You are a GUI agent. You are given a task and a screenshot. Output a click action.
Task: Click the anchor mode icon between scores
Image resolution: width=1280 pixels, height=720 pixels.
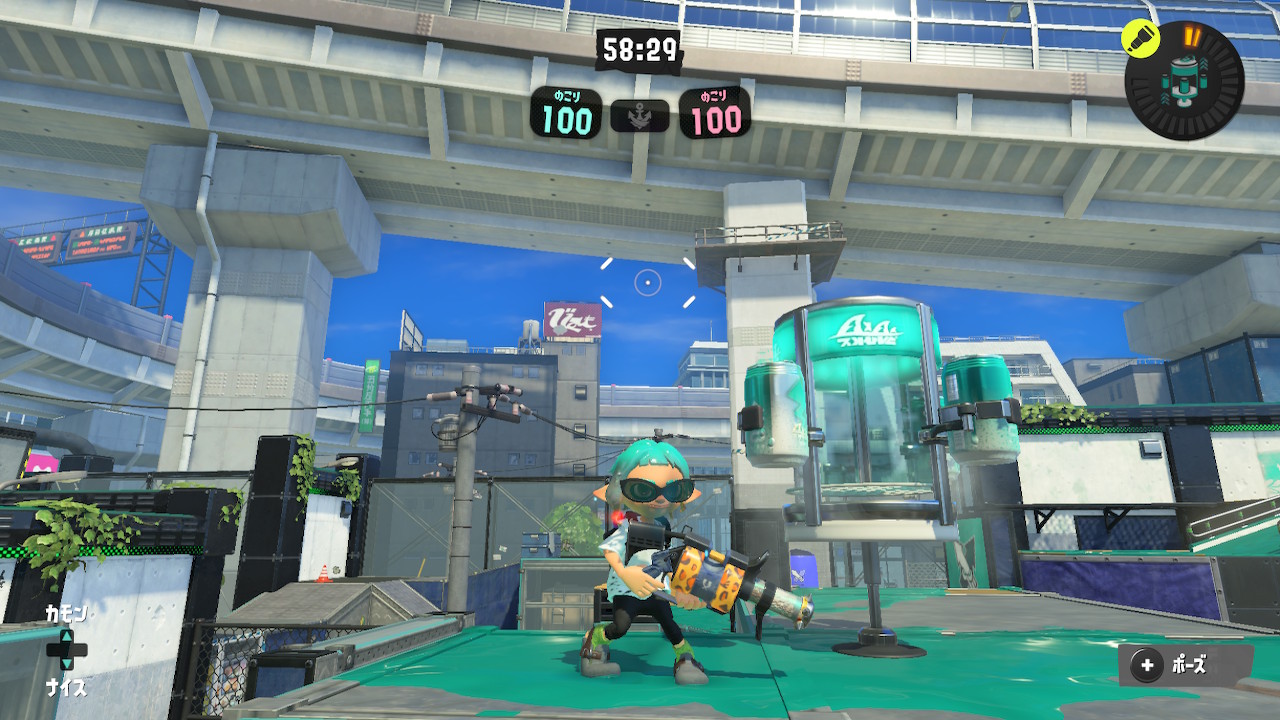pos(640,118)
